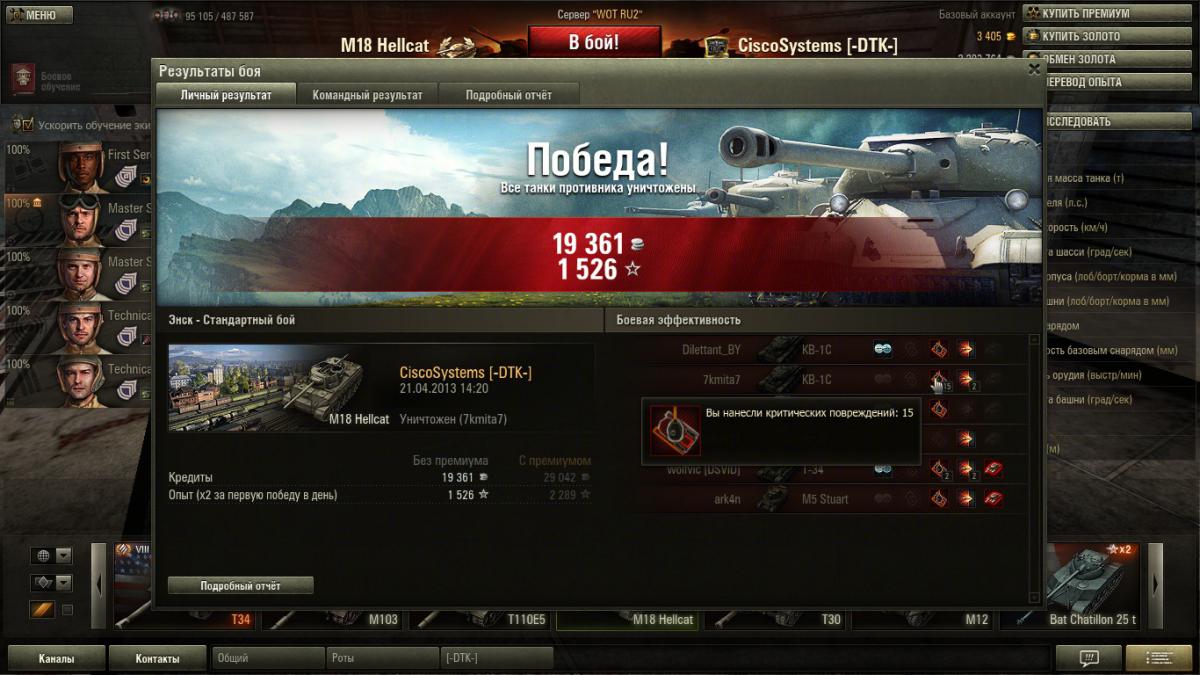
Task: Select the Личный результат tab
Action: click(x=225, y=95)
